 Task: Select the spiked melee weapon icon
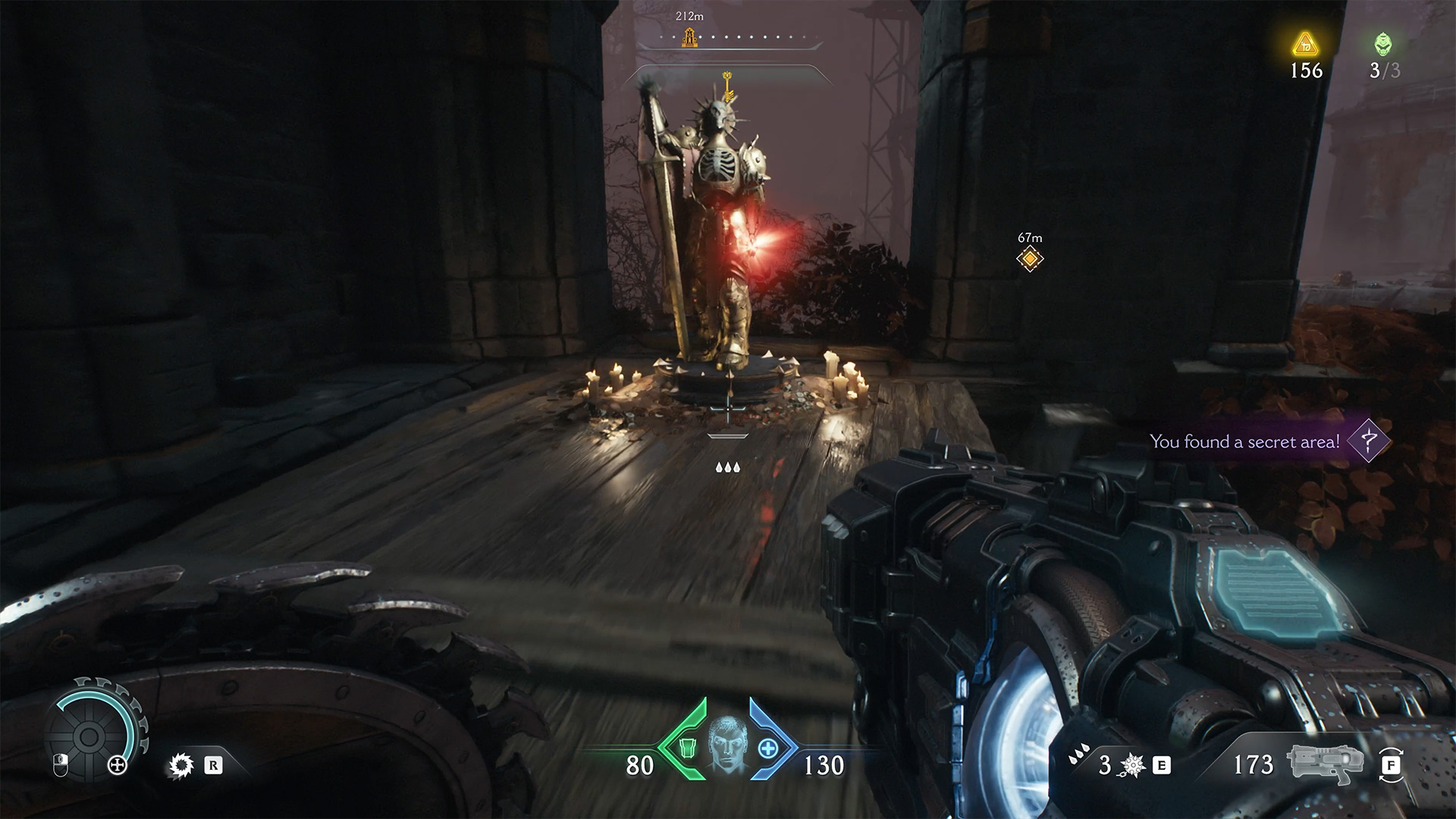pyautogui.click(x=1133, y=766)
